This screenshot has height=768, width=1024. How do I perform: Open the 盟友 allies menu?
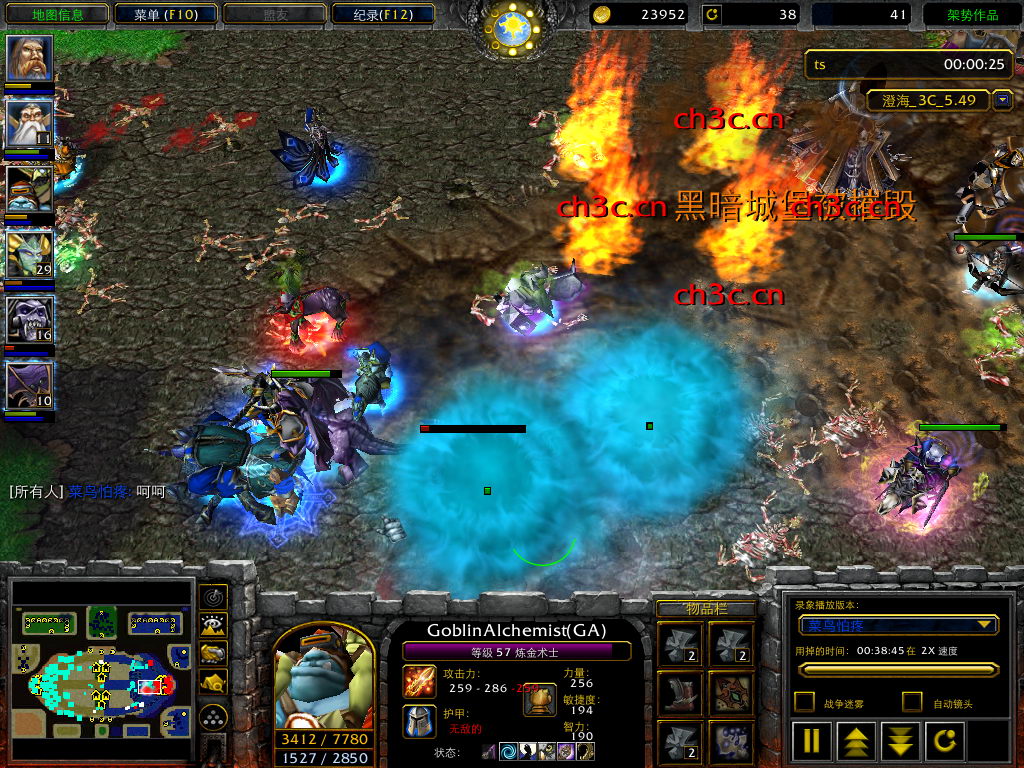point(276,14)
